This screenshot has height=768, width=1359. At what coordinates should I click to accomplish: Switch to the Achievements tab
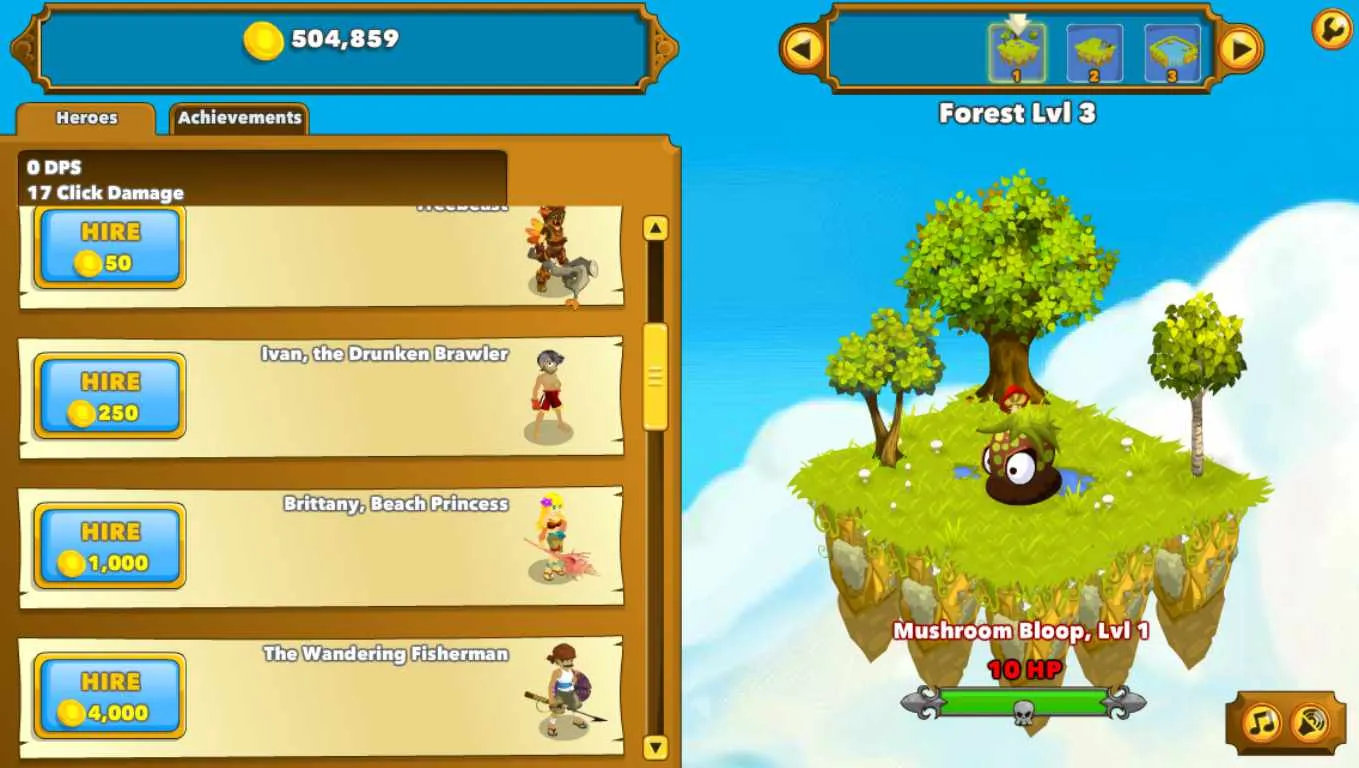pyautogui.click(x=239, y=118)
